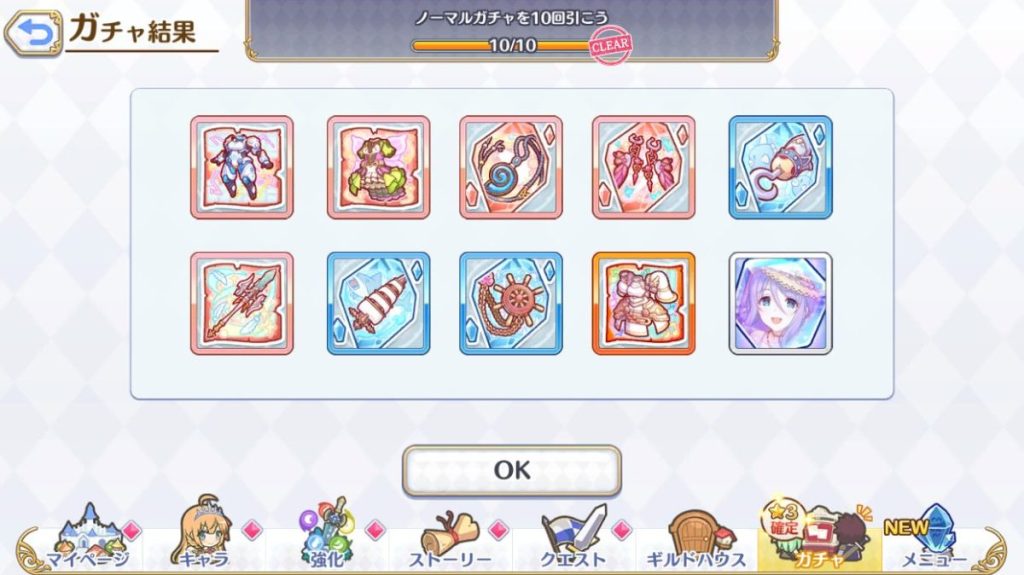Select the striped drill lance item
1024x575 pixels.
point(378,303)
